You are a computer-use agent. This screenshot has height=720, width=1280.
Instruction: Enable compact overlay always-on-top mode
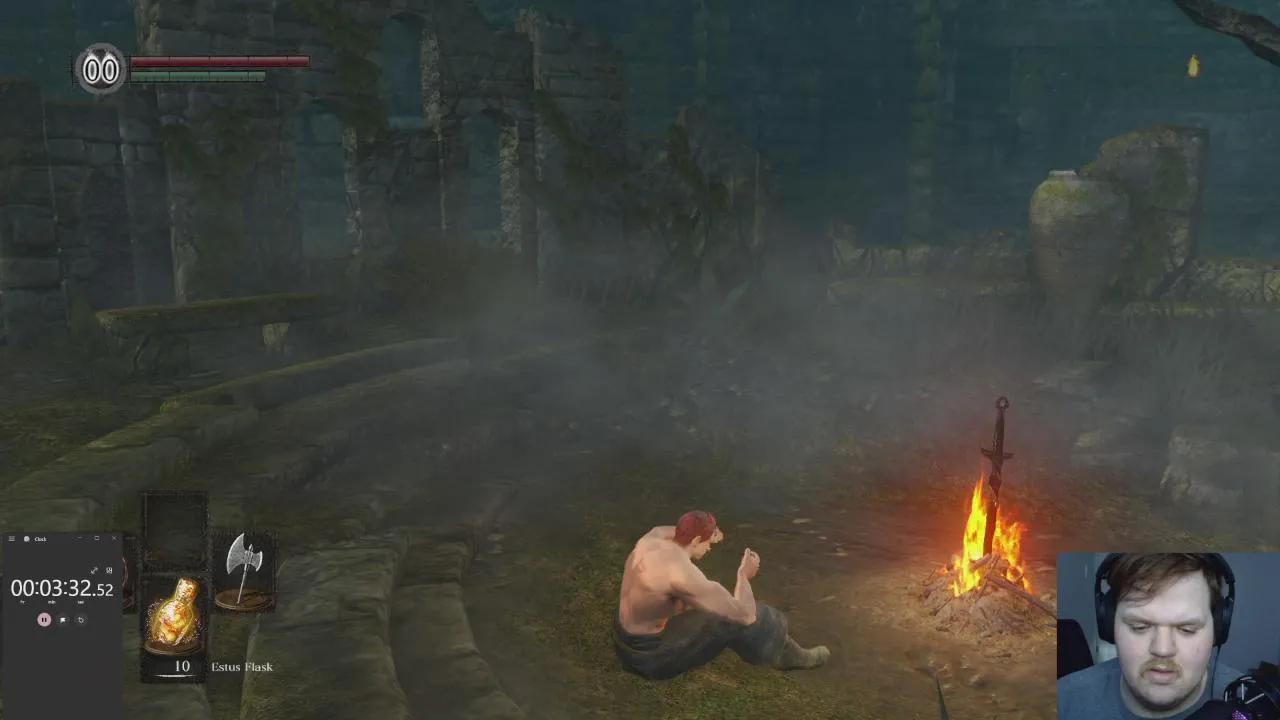[109, 571]
